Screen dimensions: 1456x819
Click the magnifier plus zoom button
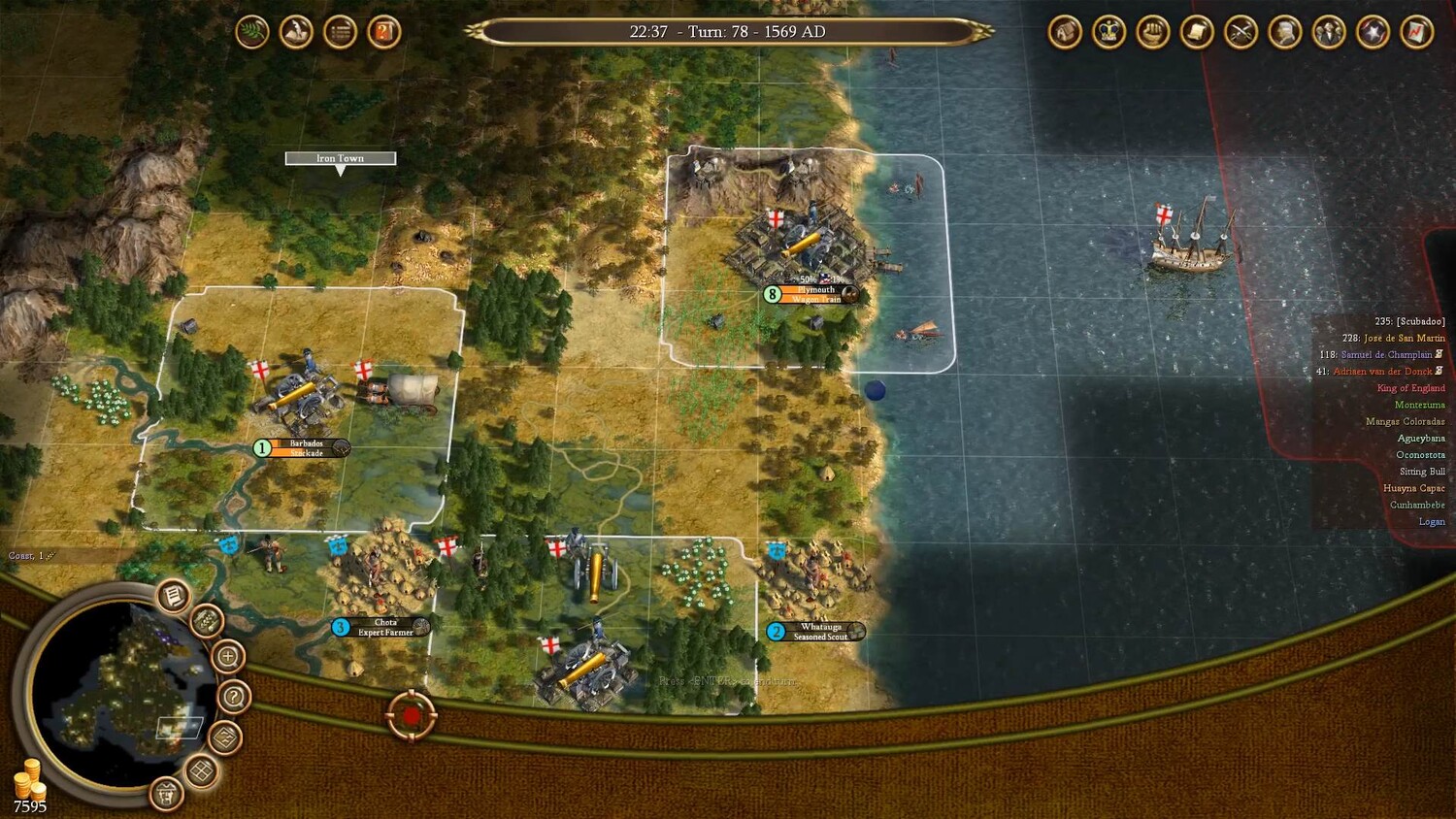click(227, 657)
